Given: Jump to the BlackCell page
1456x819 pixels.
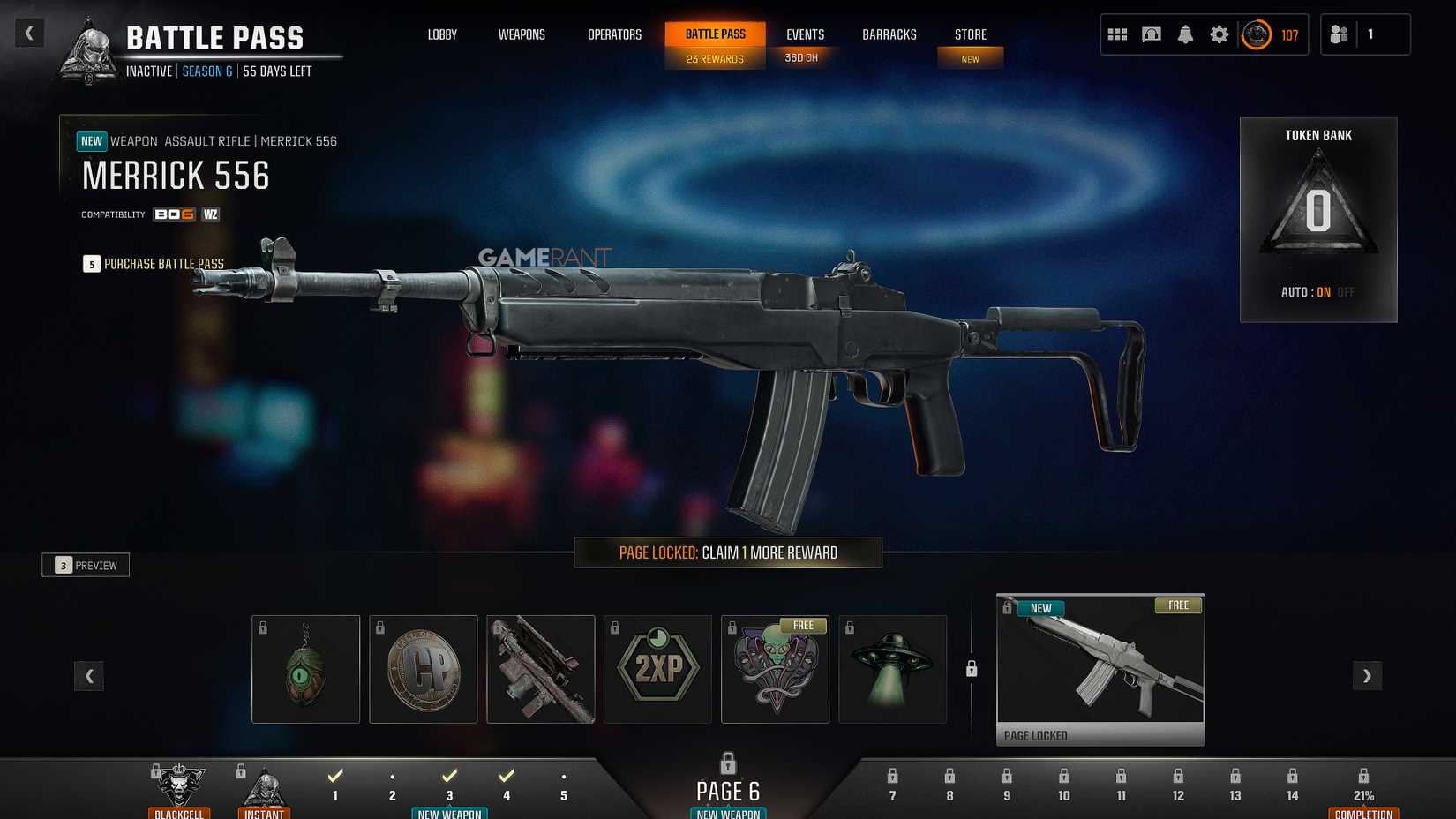Looking at the screenshot, I should (179, 790).
